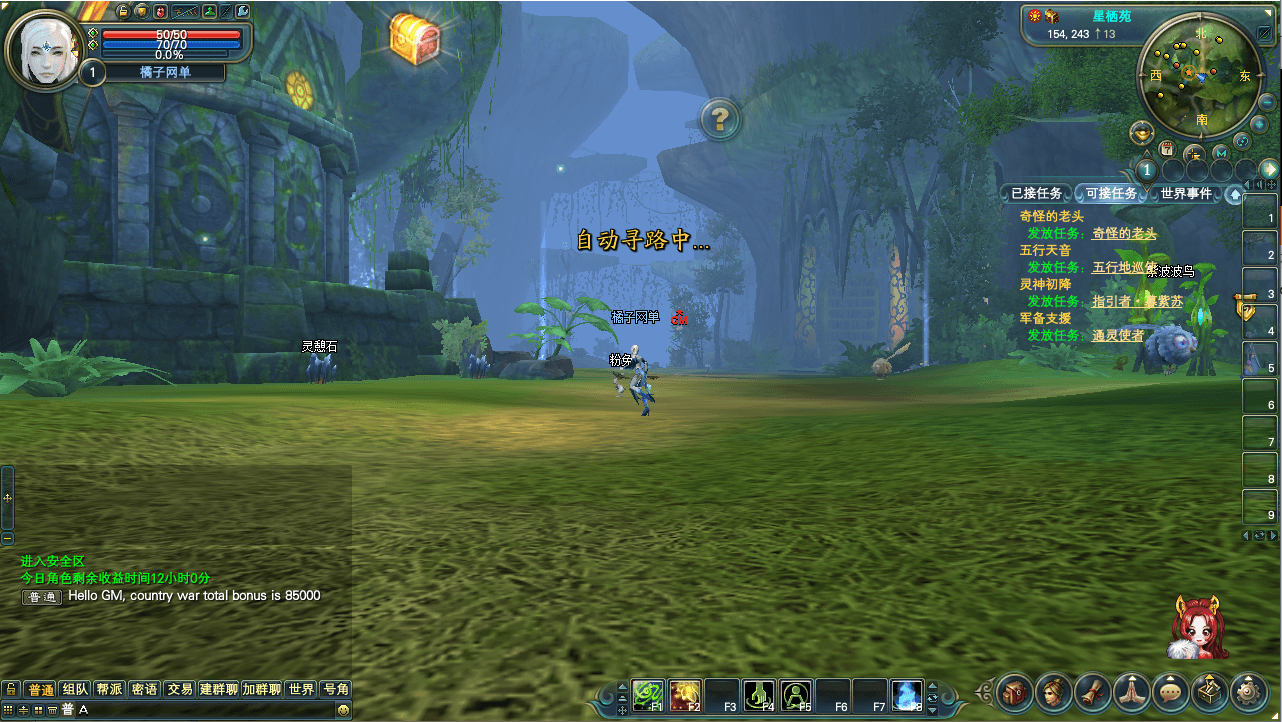Switch to the 已接任务 accepted quests tab
Viewport: 1282px width, 722px height.
tap(1036, 193)
